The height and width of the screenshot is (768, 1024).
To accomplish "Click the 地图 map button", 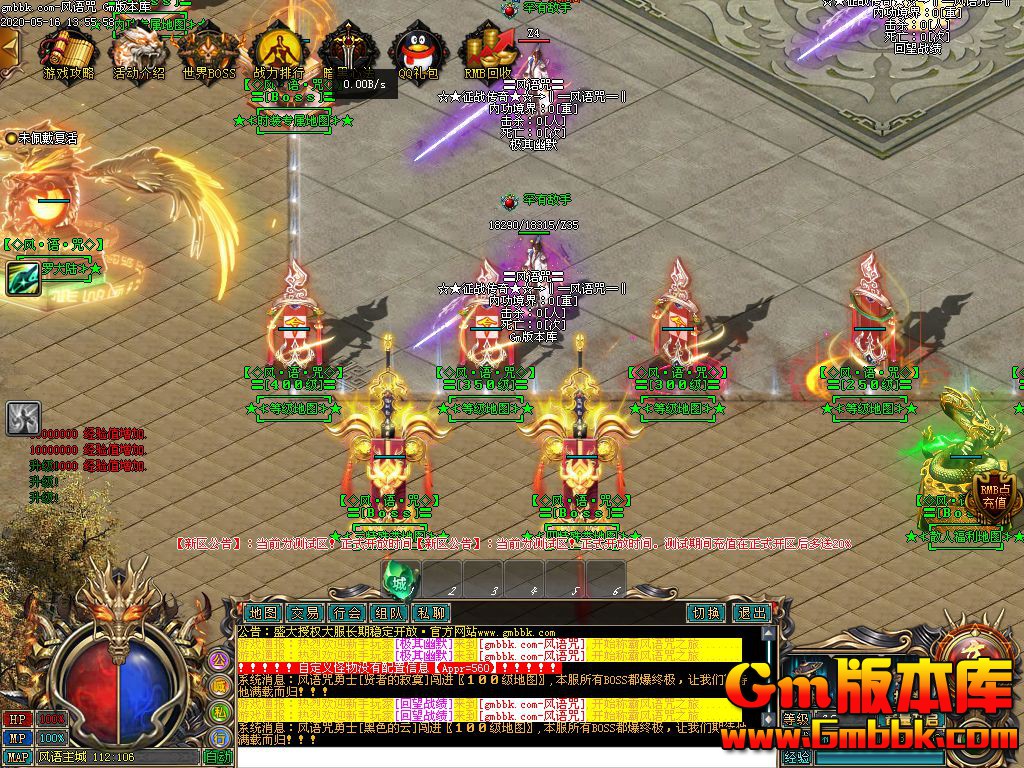I will [x=263, y=612].
